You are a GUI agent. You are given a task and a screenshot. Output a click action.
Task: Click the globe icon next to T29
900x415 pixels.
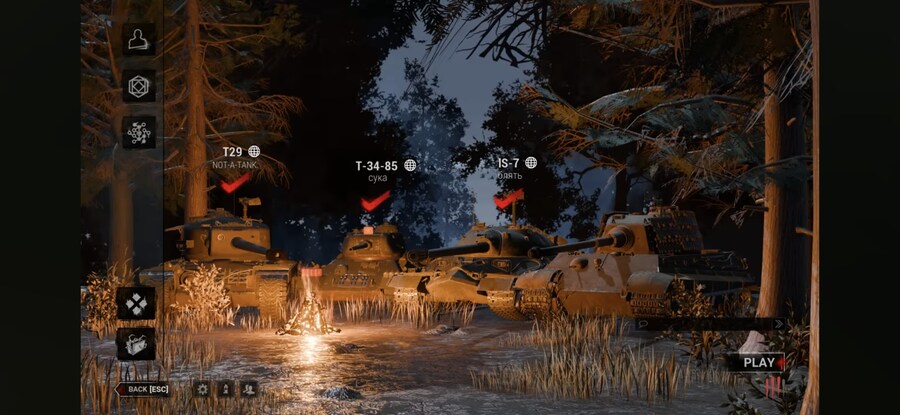(254, 152)
